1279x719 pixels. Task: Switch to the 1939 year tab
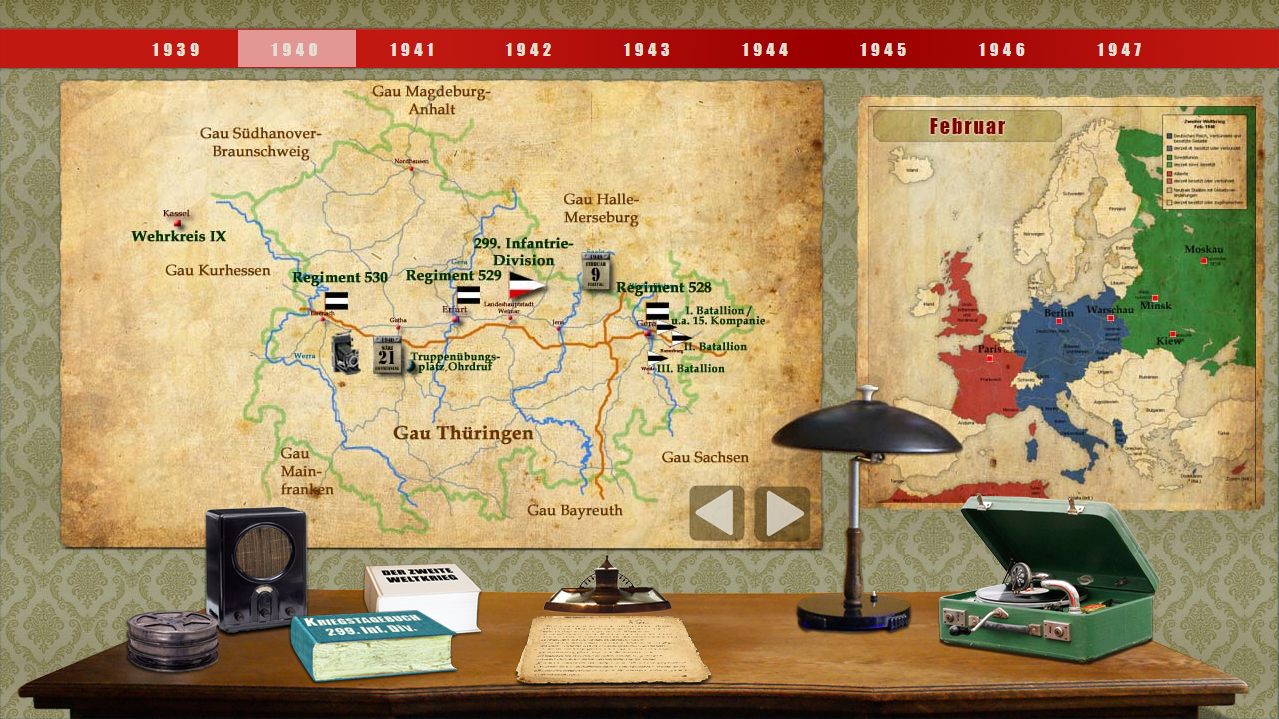click(x=177, y=49)
